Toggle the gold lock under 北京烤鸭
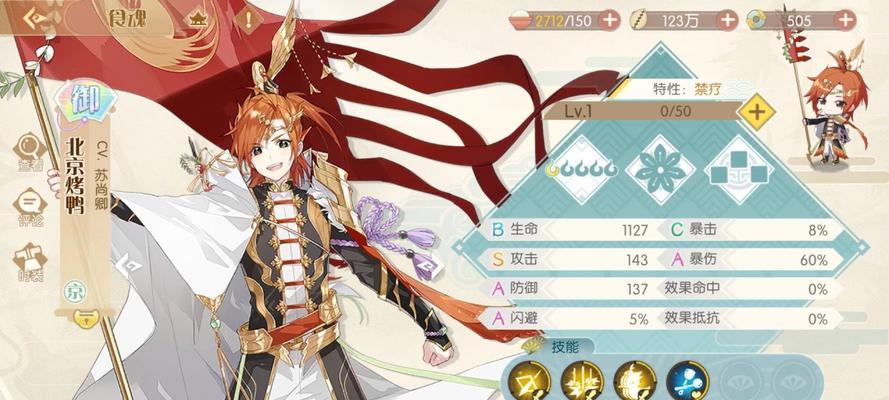The image size is (889, 400). click(x=87, y=319)
